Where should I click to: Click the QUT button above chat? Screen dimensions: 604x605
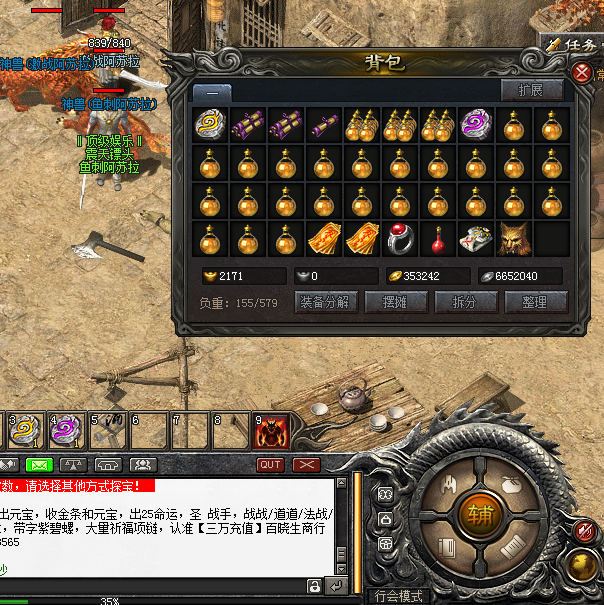[269, 465]
